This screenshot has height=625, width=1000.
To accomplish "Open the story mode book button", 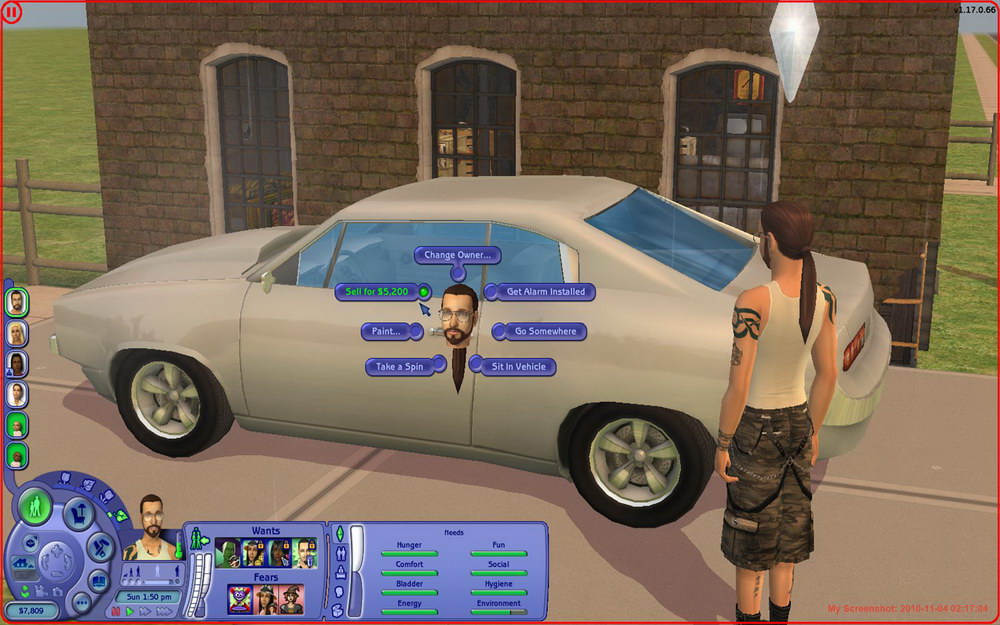I will point(100,580).
